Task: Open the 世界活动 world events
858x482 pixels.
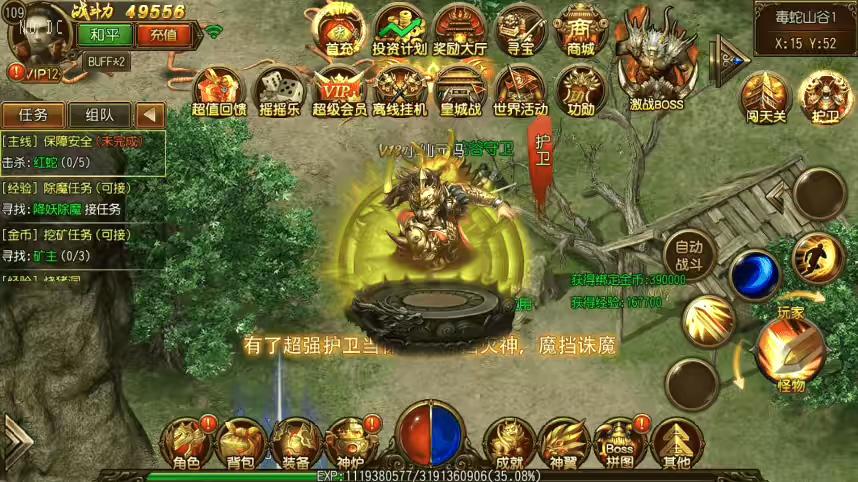Action: click(x=520, y=91)
